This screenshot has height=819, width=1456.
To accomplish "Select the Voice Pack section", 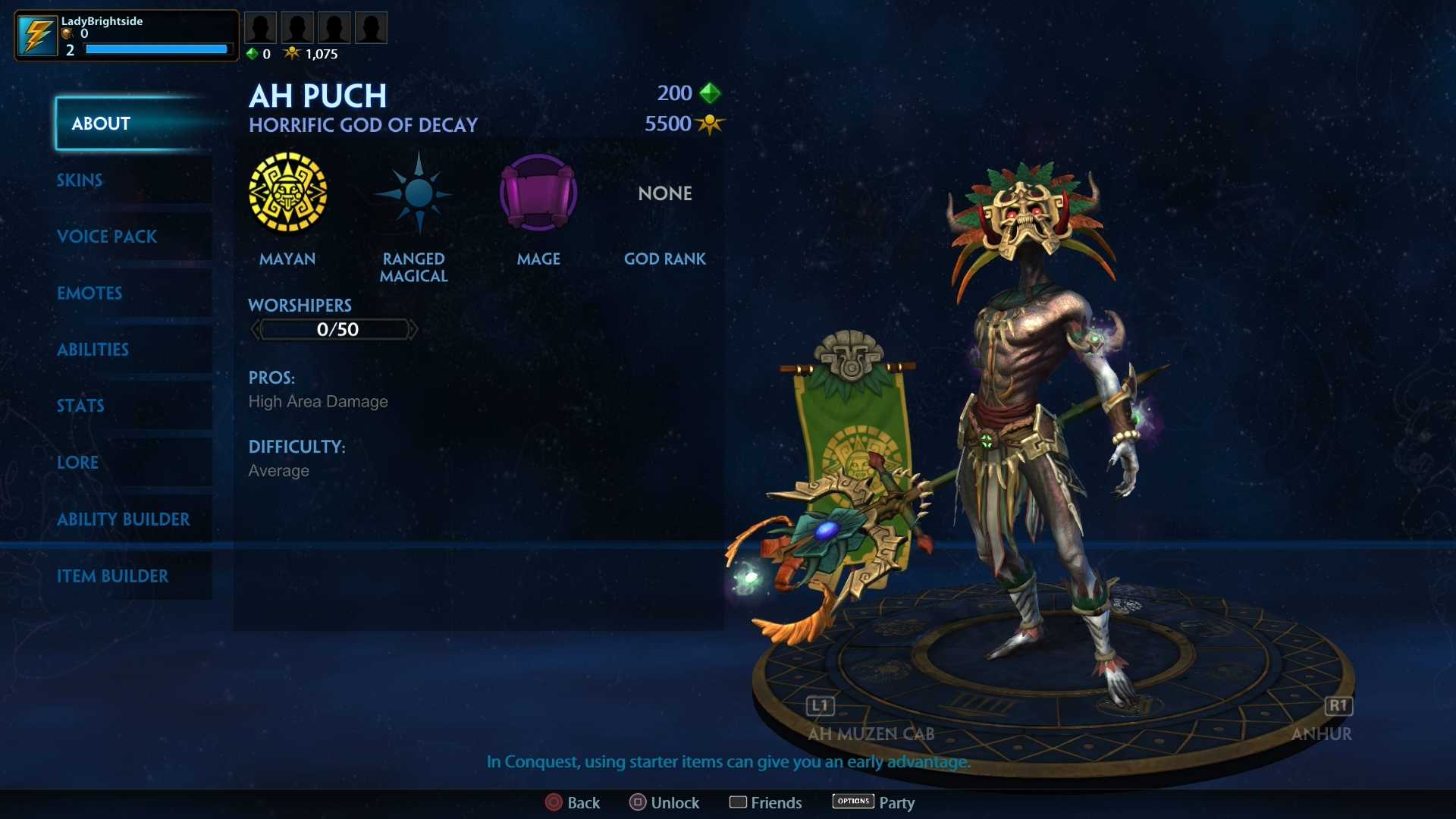I will pos(107,237).
